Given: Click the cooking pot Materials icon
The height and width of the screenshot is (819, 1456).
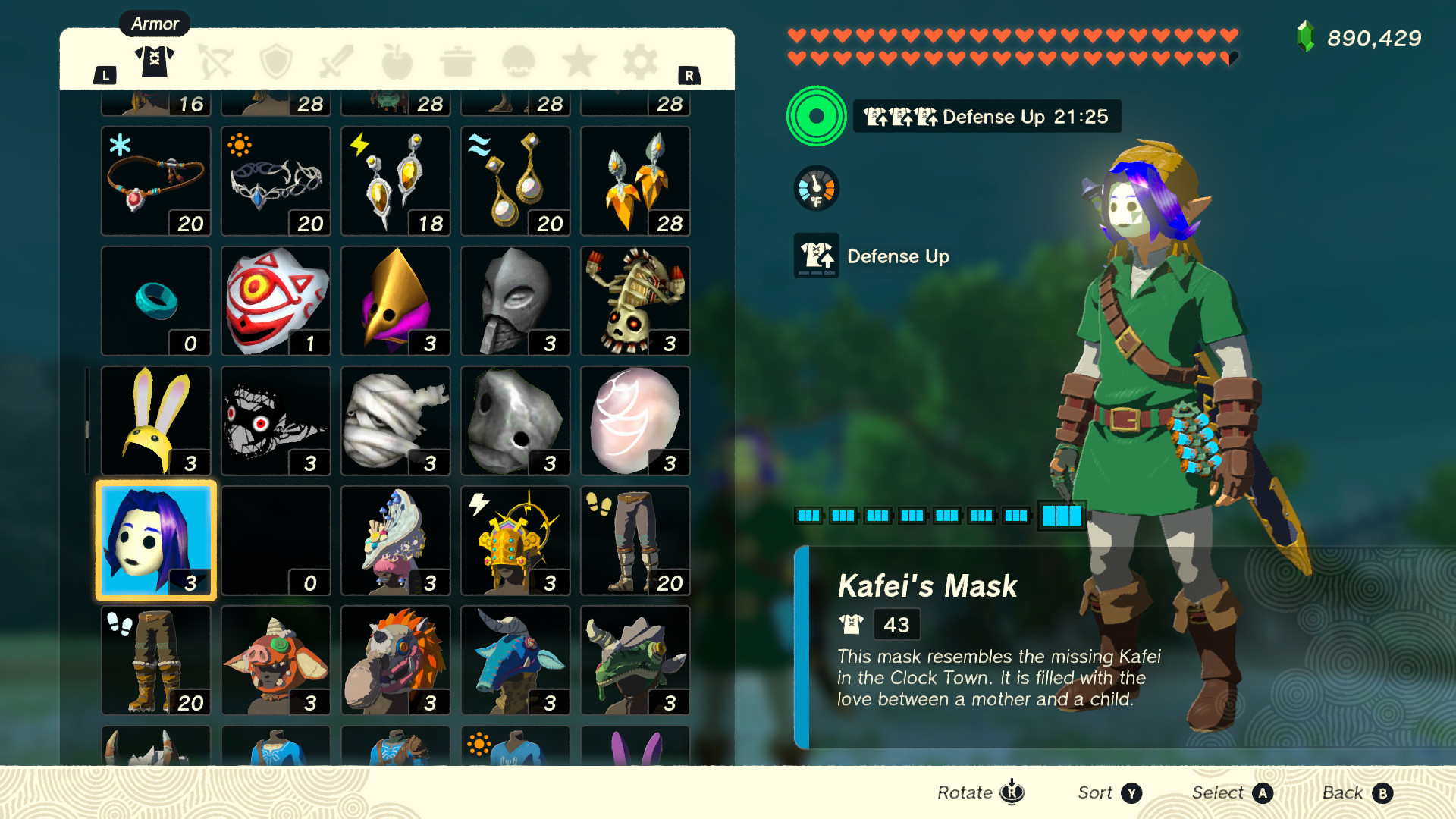Looking at the screenshot, I should point(459,61).
